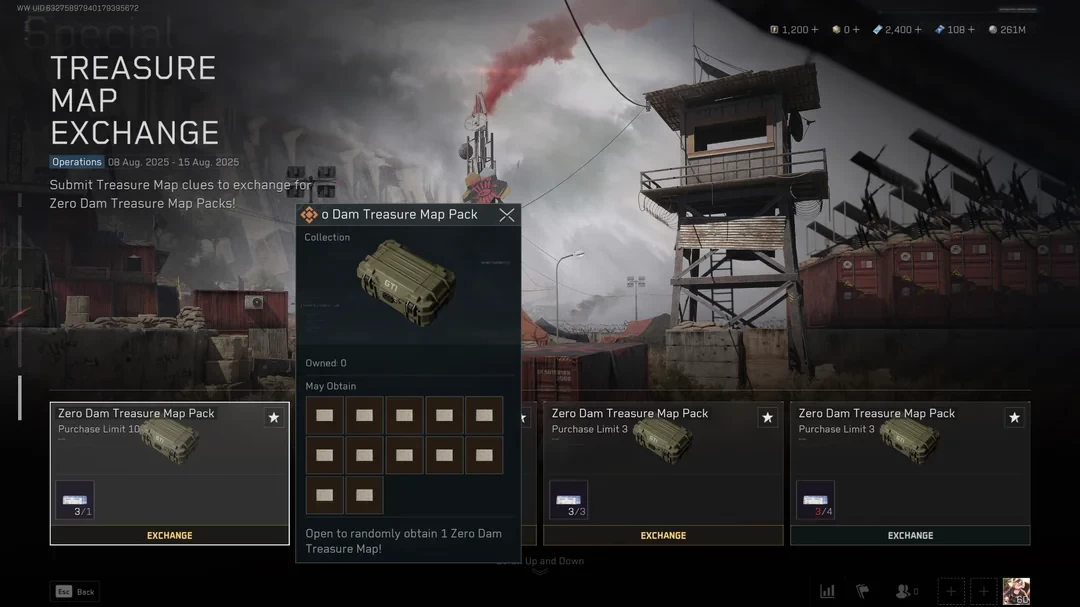Open the player avatar profile
This screenshot has width=1080, height=607.
tap(1016, 591)
